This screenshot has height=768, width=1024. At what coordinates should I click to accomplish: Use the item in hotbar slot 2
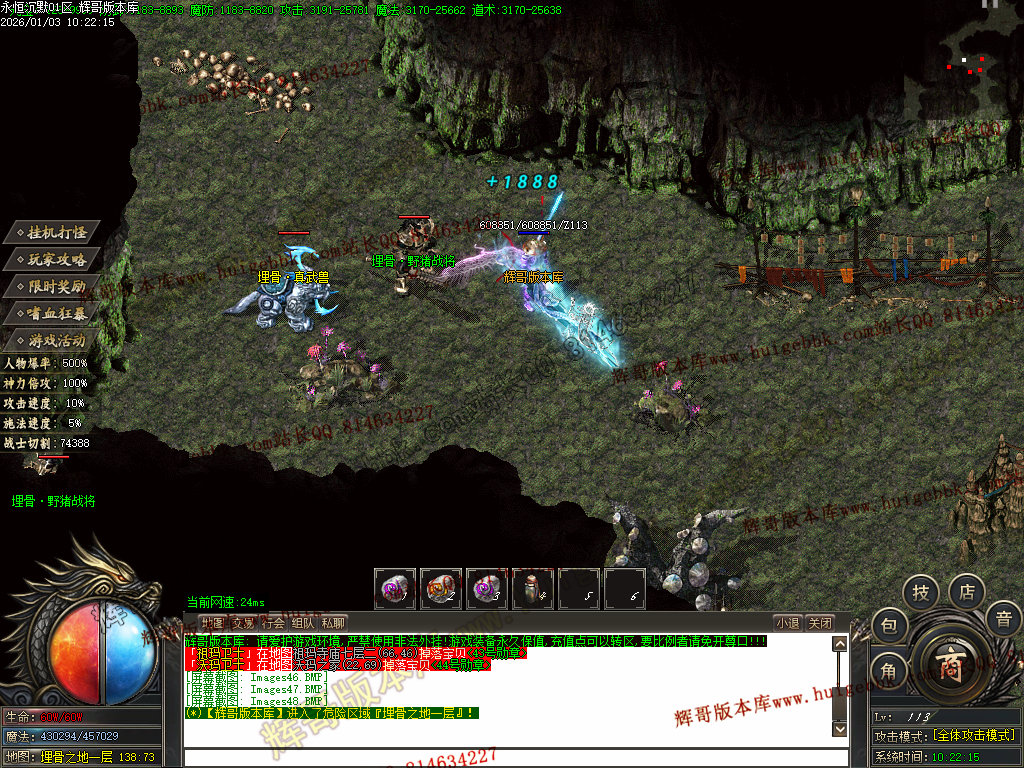coord(441,589)
